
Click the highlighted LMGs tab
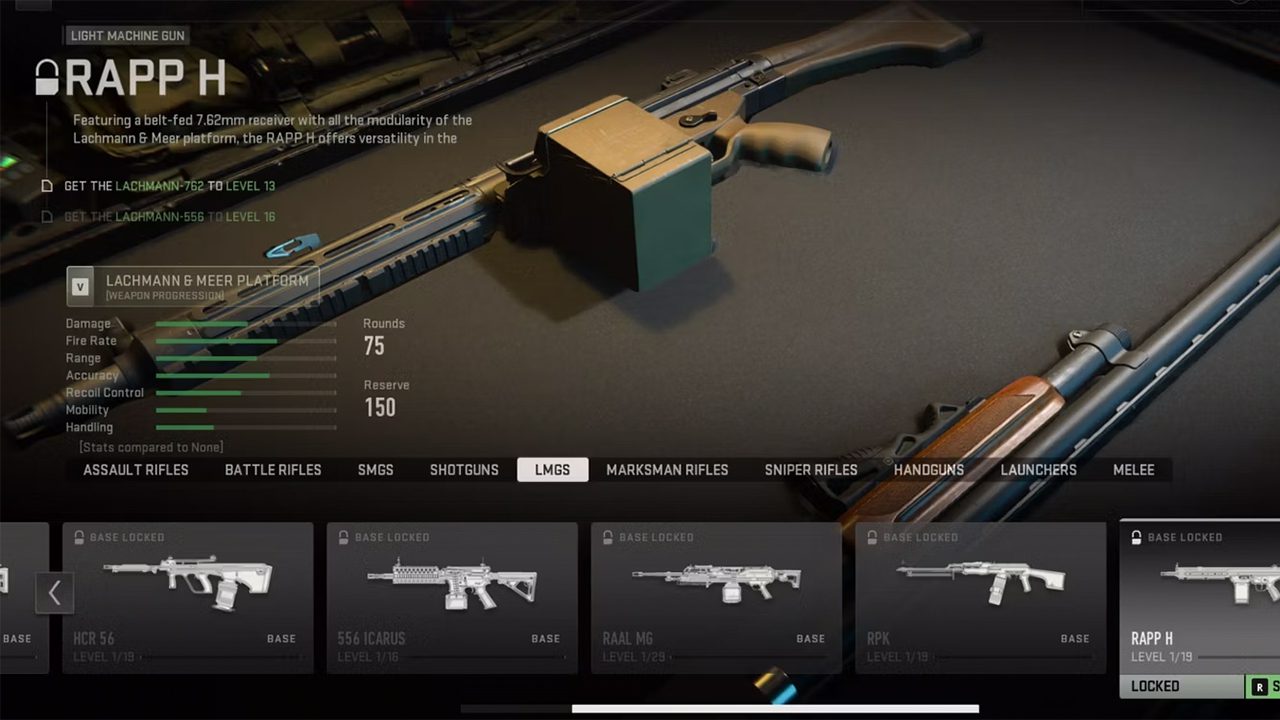552,470
